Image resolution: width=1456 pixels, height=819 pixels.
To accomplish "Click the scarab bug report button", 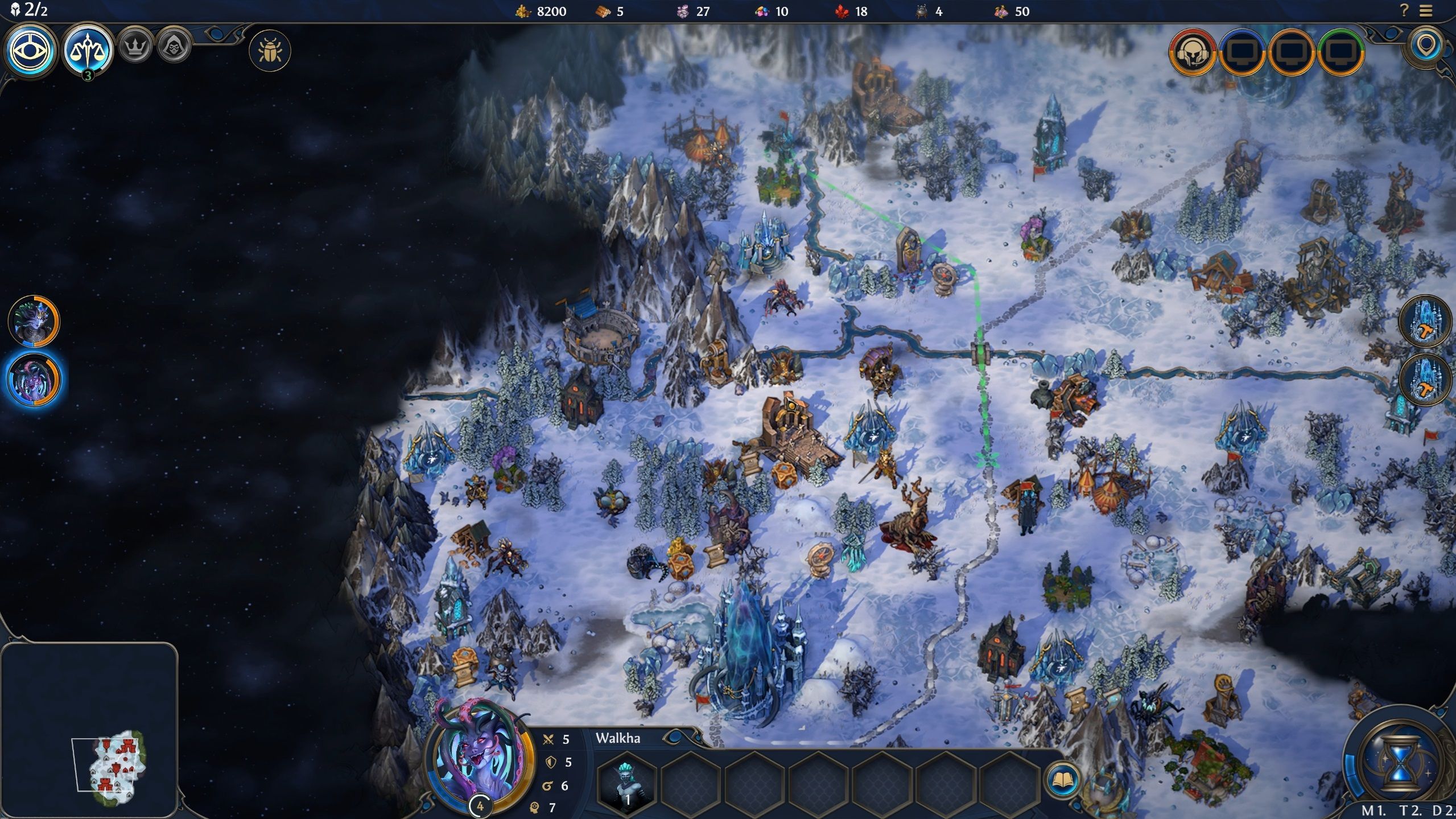I will 270,51.
